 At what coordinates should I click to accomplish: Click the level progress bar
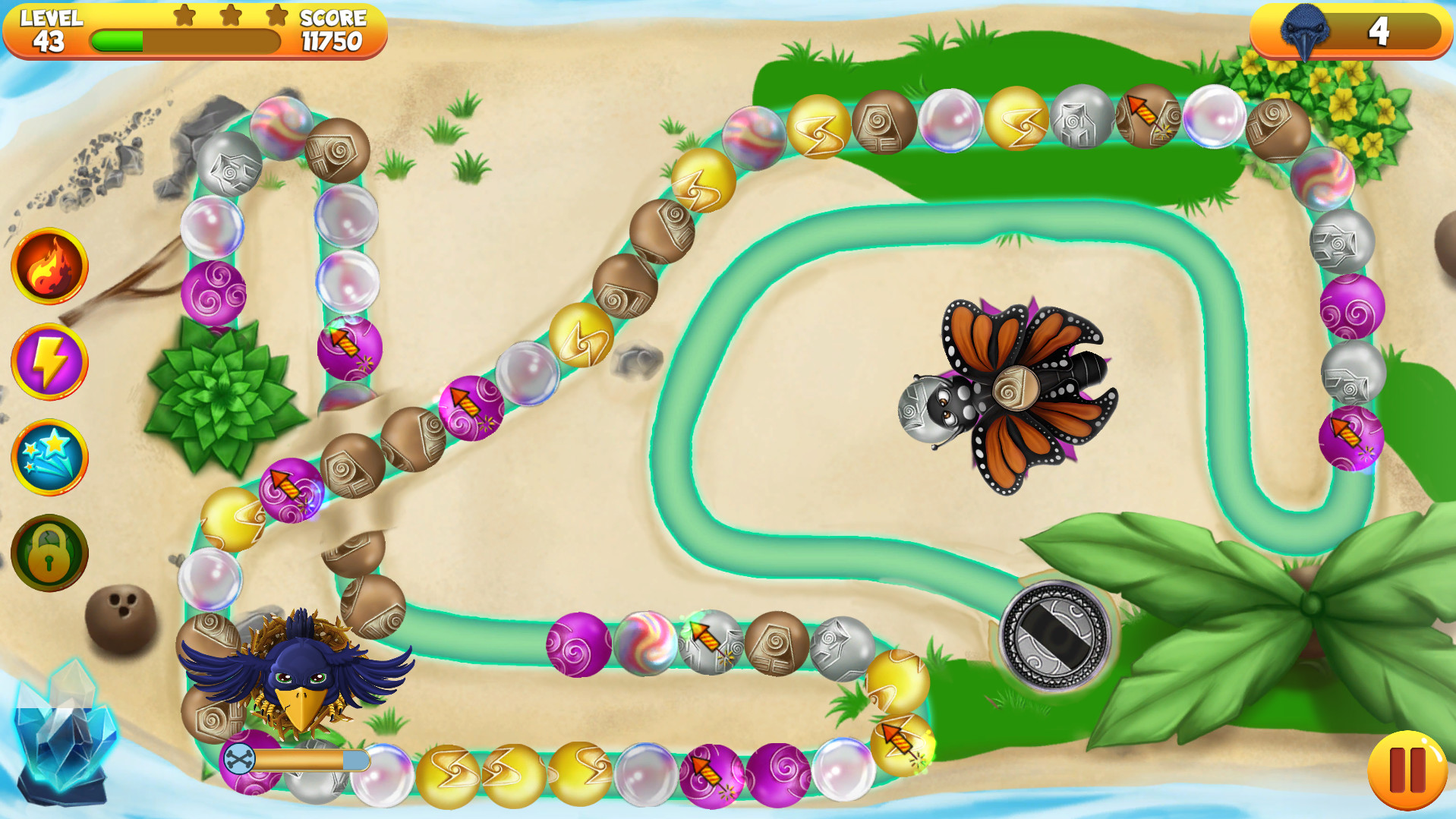pyautogui.click(x=185, y=41)
